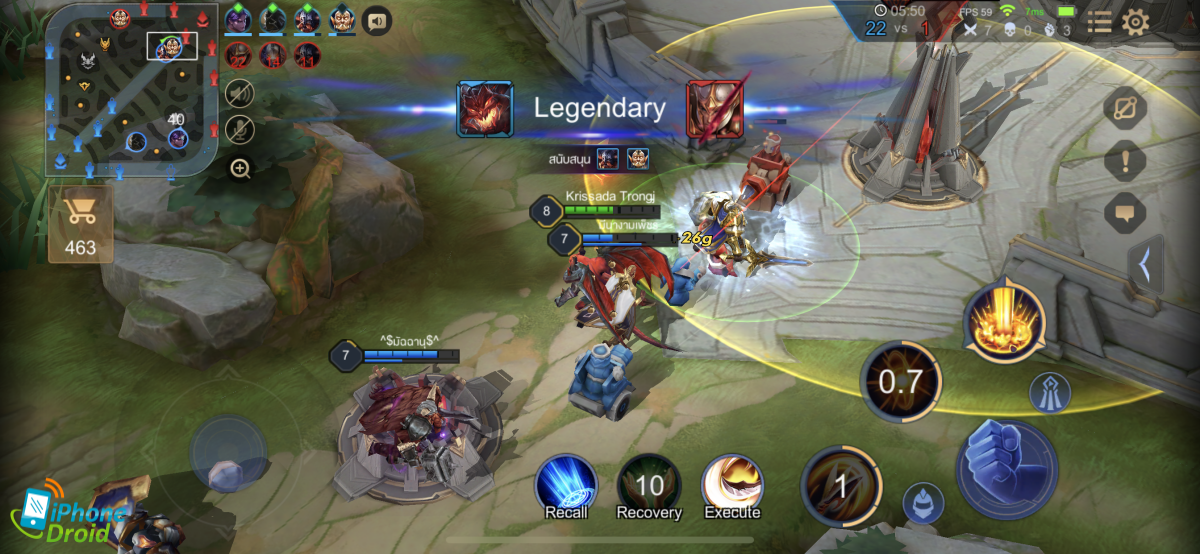This screenshot has height=554, width=1200.
Task: Collapse the side panel with the arrow
Action: point(1145,265)
